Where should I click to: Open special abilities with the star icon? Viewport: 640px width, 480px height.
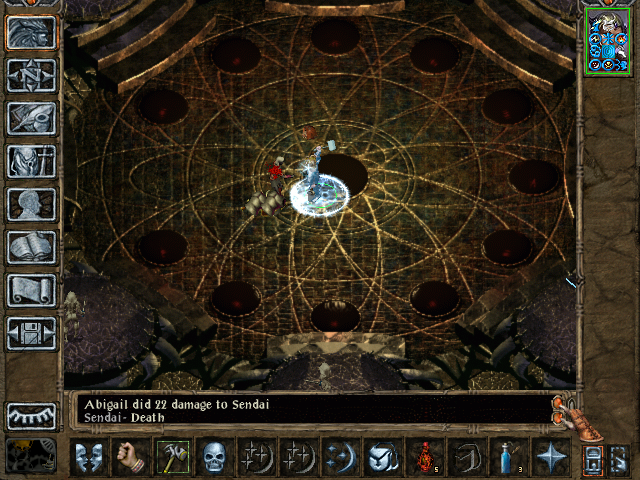coord(549,457)
